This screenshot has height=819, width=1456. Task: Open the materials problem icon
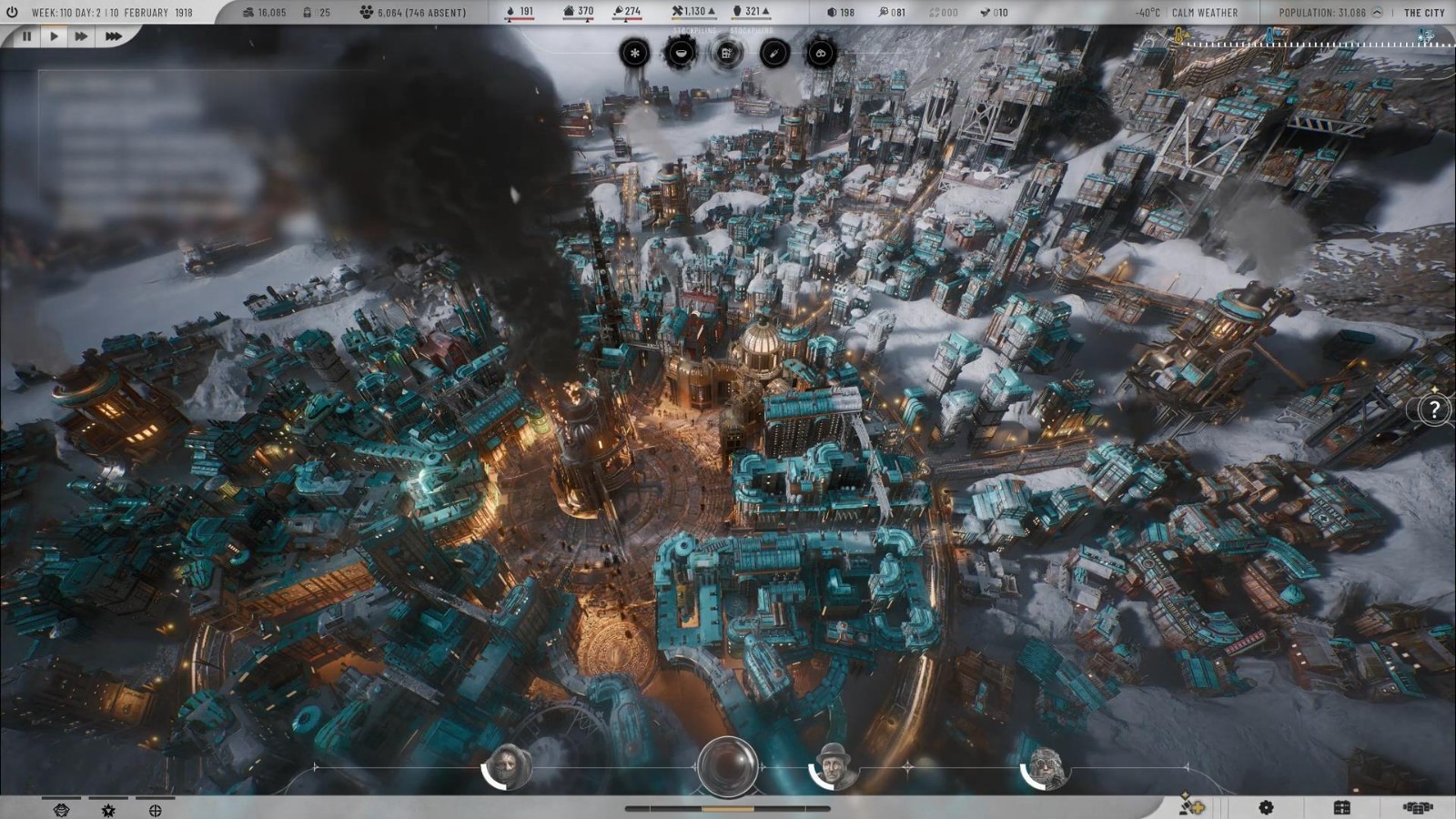(x=726, y=53)
